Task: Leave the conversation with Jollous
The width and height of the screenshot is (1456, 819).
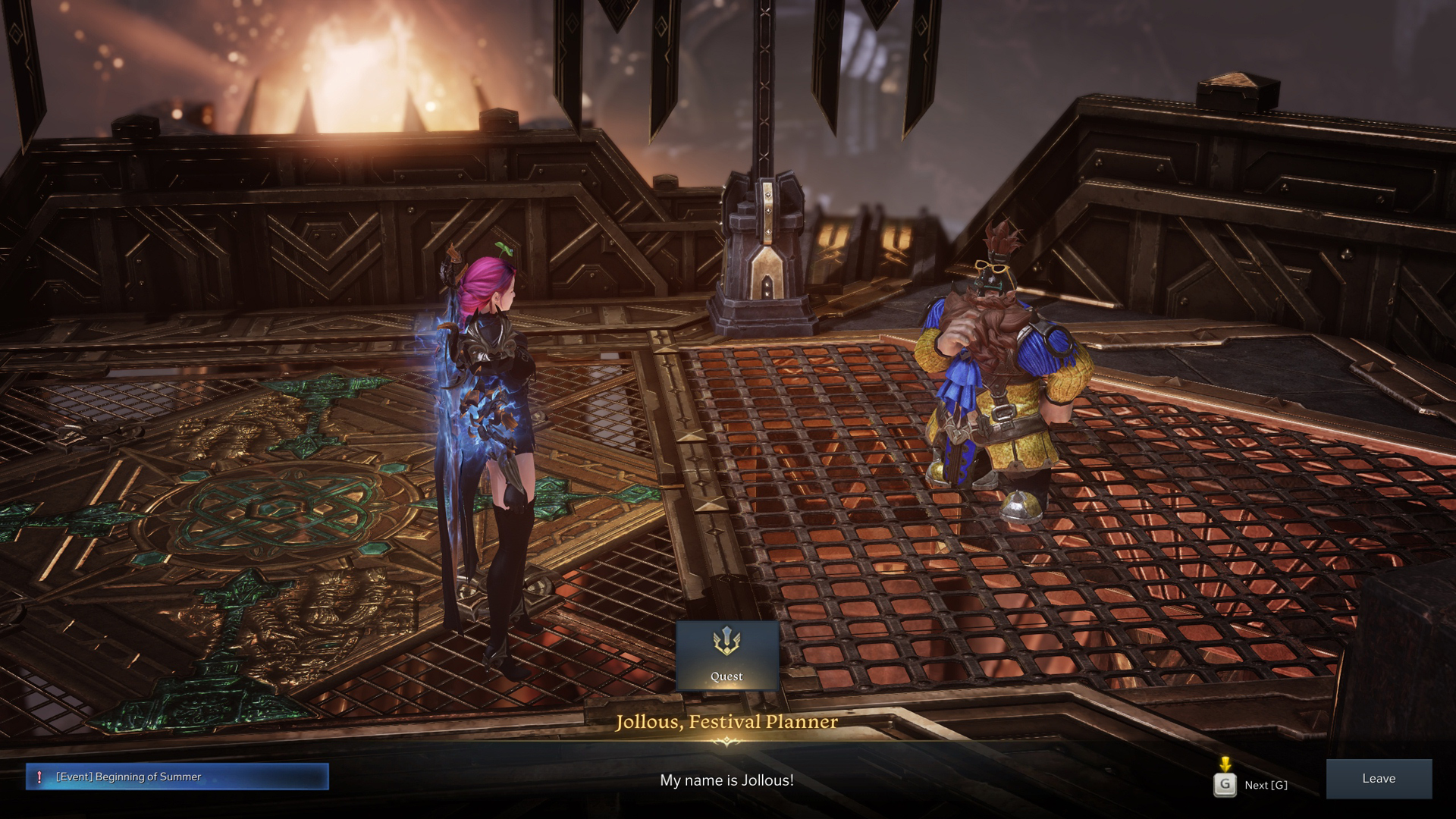Action: [1378, 779]
